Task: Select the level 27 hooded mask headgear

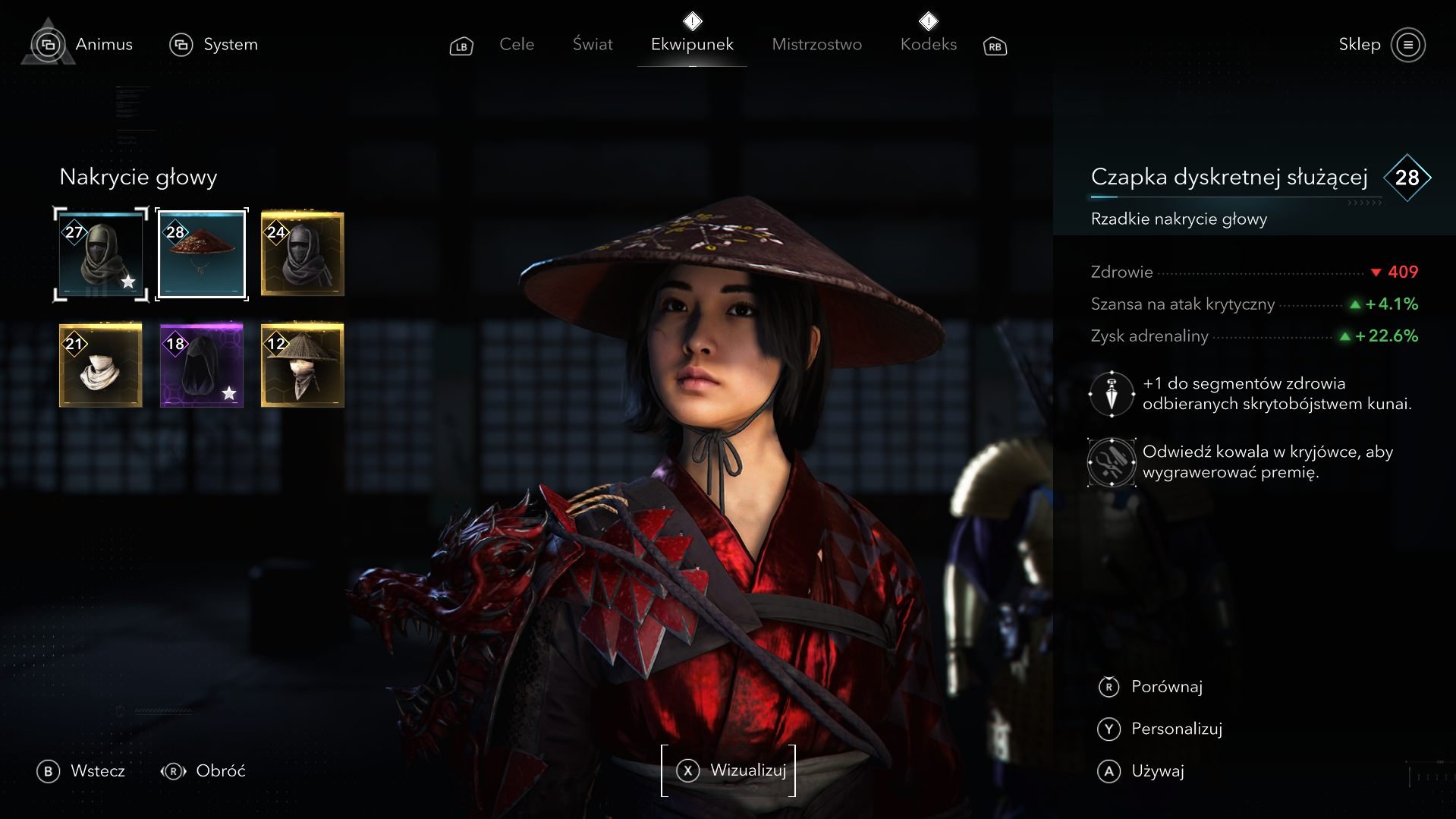Action: coord(101,254)
